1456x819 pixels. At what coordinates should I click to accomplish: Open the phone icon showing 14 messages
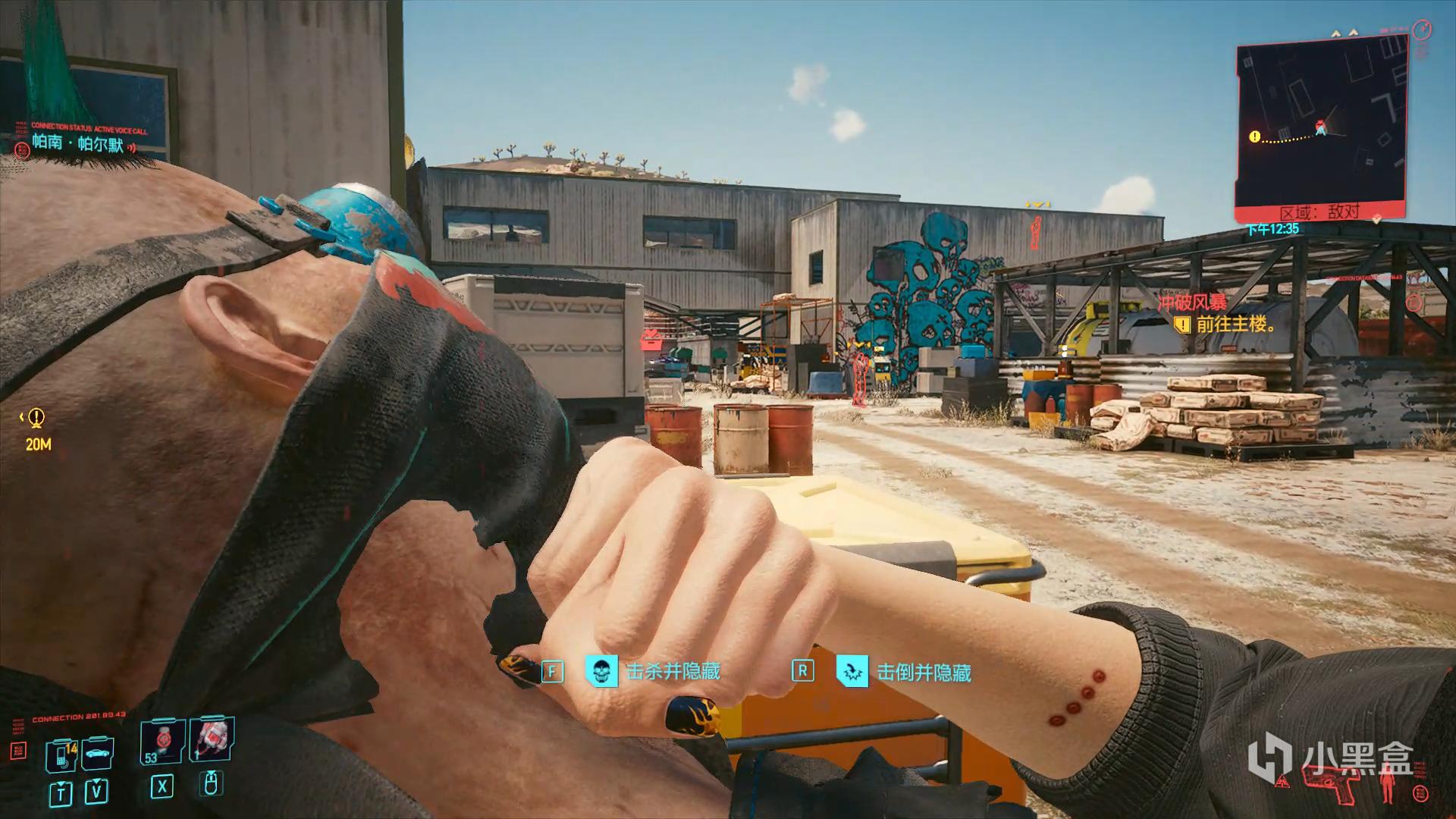[x=62, y=755]
